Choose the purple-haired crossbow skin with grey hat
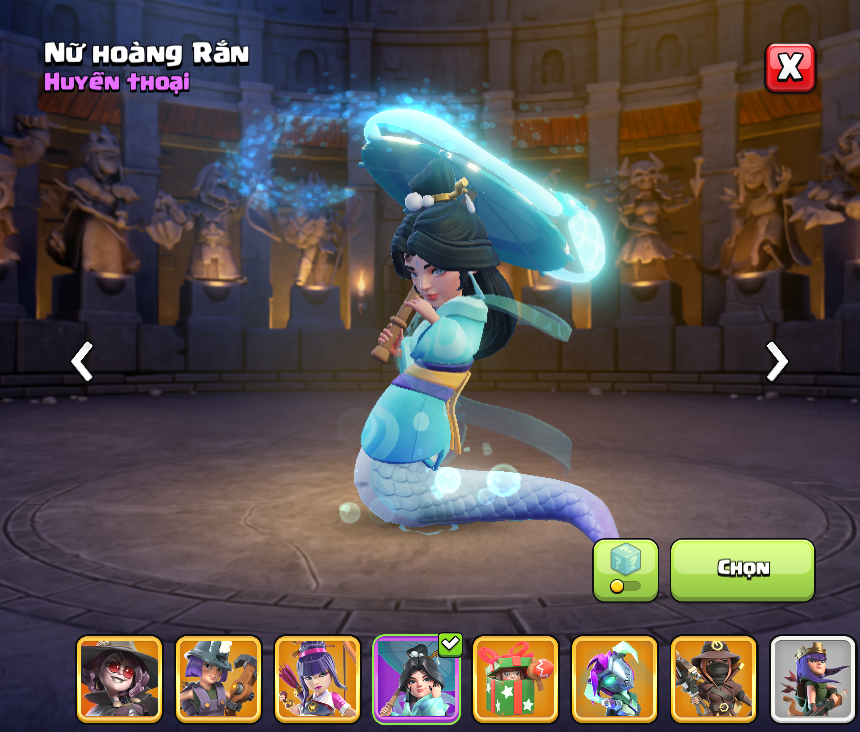Screen dimensions: 860x732 tap(218, 679)
